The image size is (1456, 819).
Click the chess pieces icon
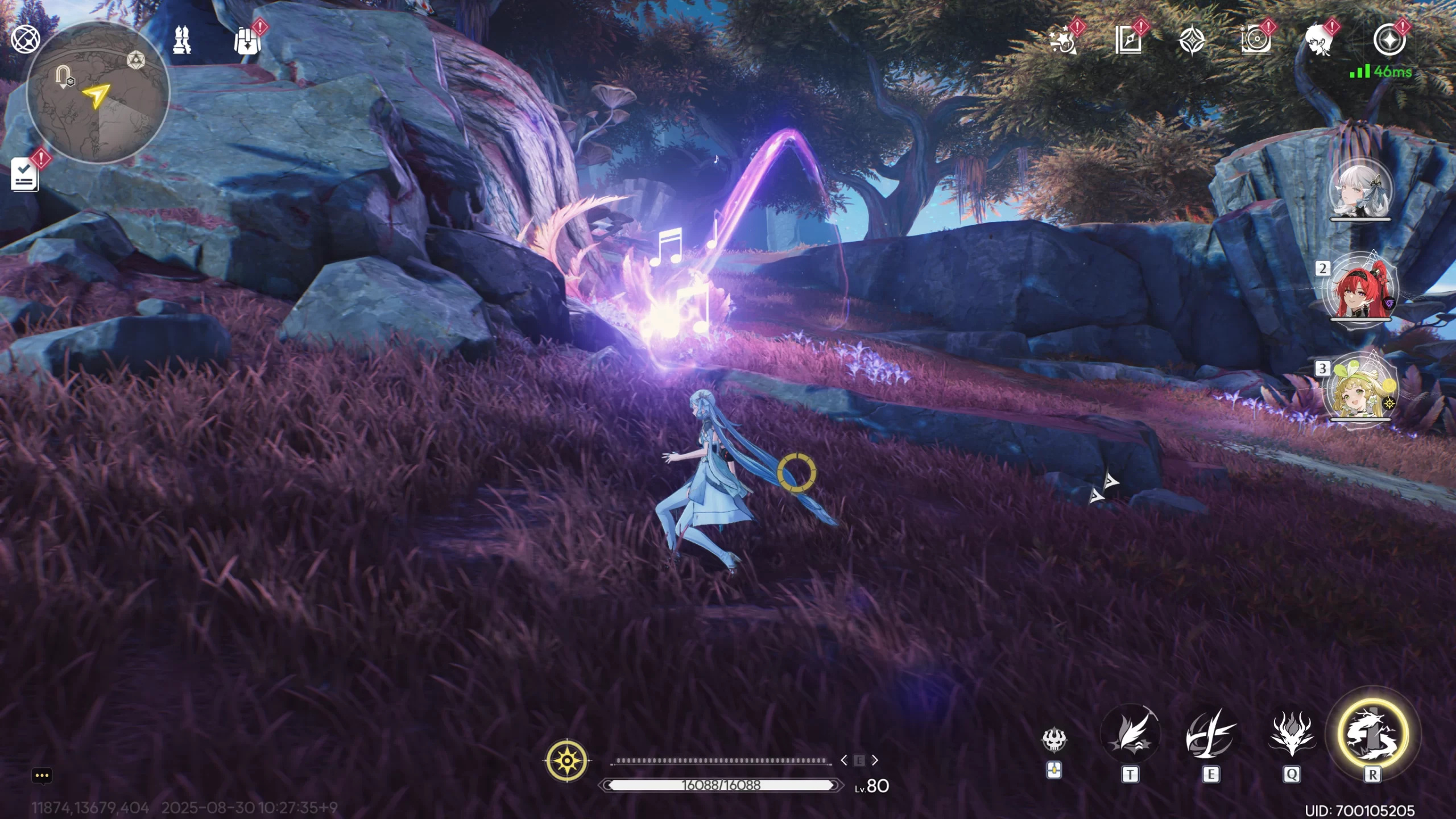tap(182, 40)
